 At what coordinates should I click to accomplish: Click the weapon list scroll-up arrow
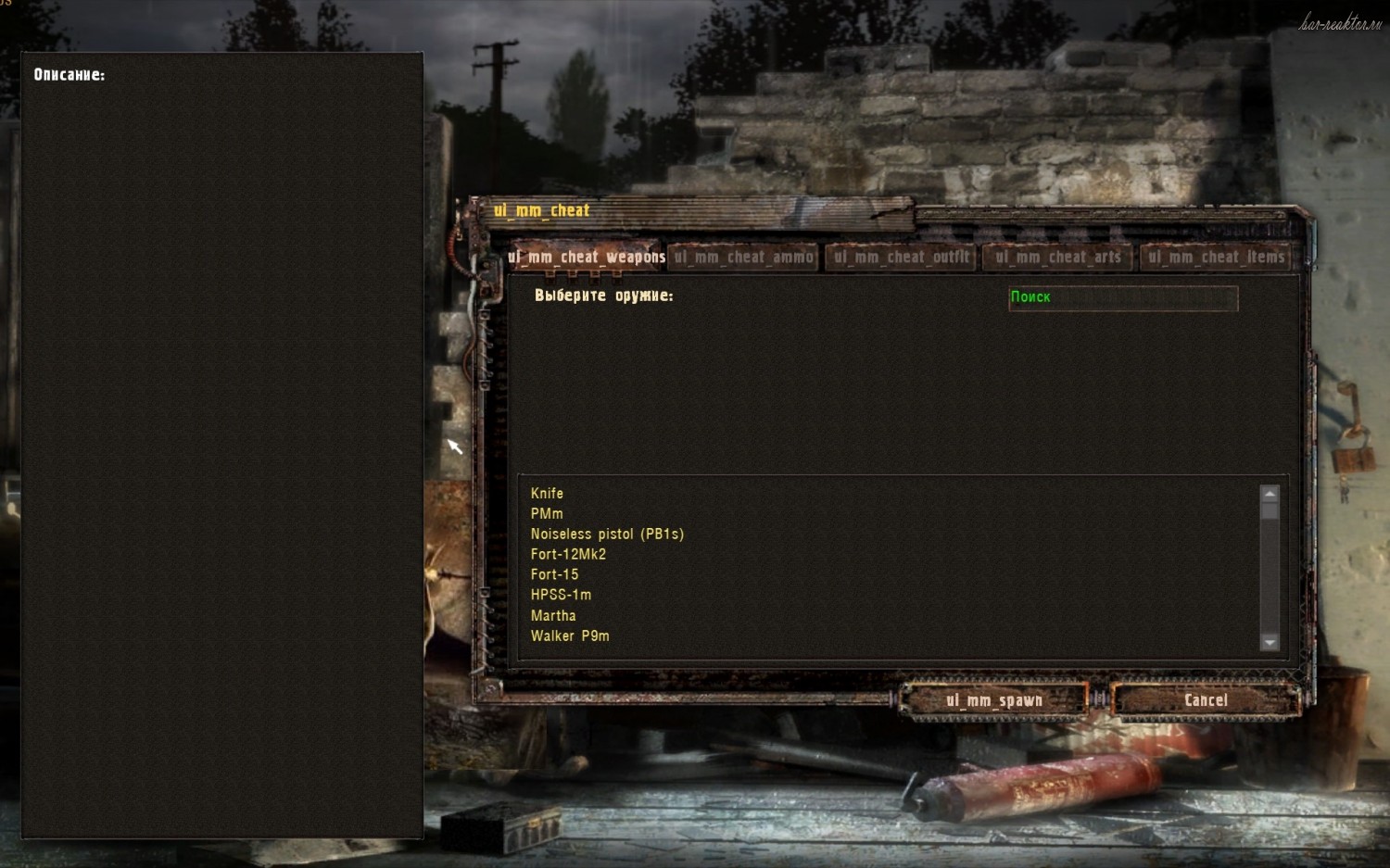click(x=1270, y=494)
